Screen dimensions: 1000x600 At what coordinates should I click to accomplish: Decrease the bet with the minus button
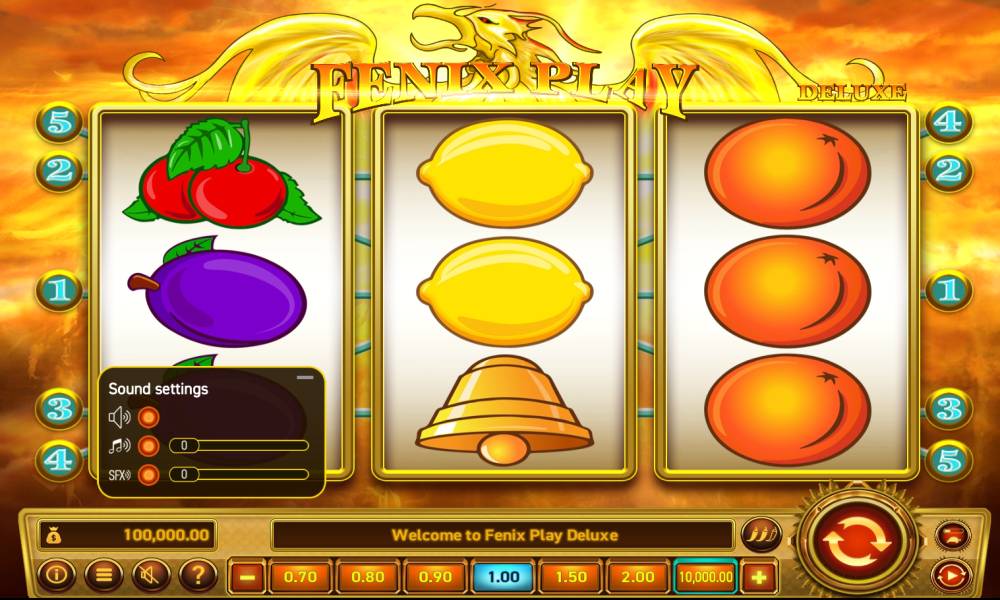249,577
